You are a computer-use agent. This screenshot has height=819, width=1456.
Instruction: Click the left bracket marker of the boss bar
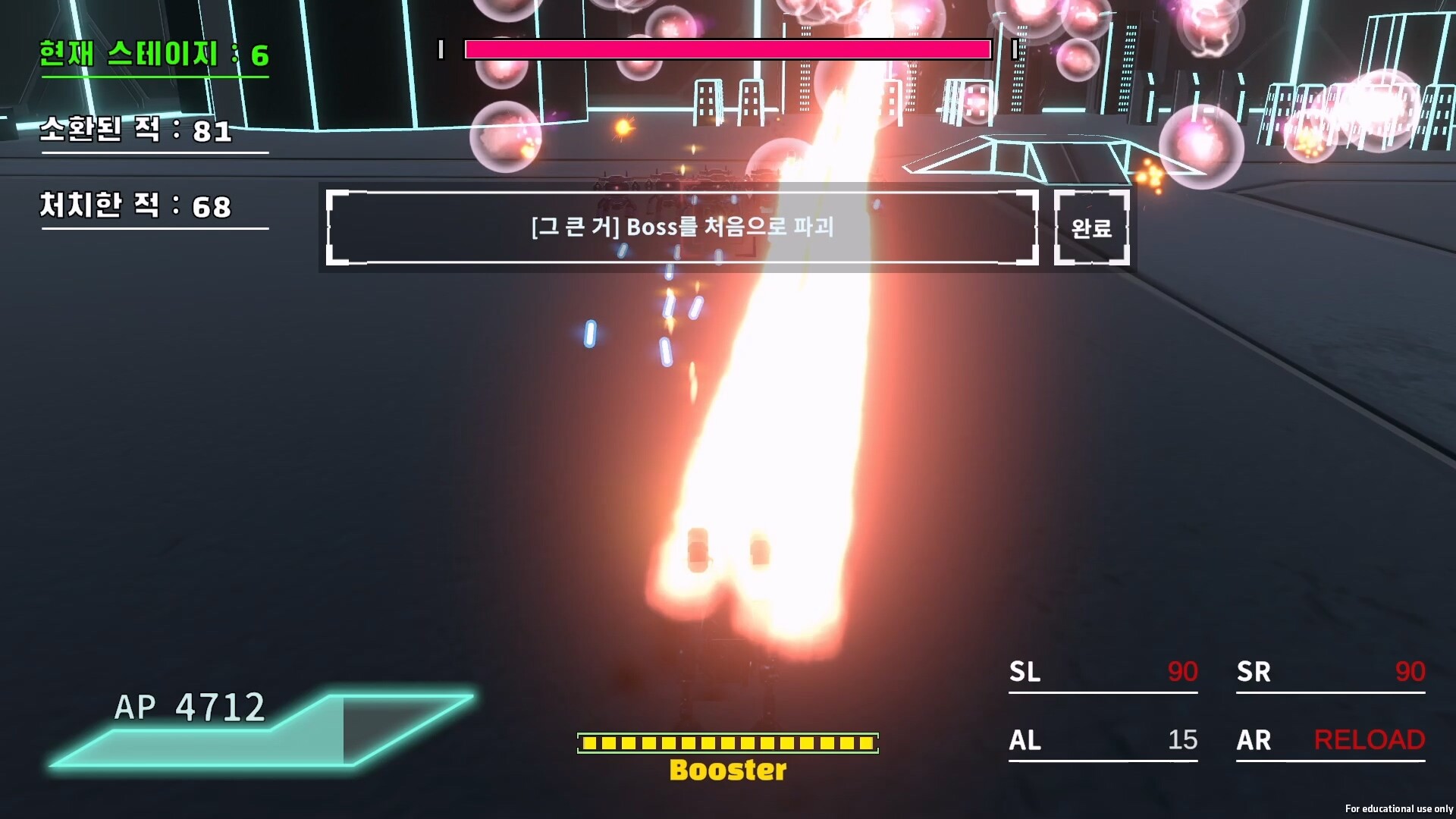[x=439, y=50]
